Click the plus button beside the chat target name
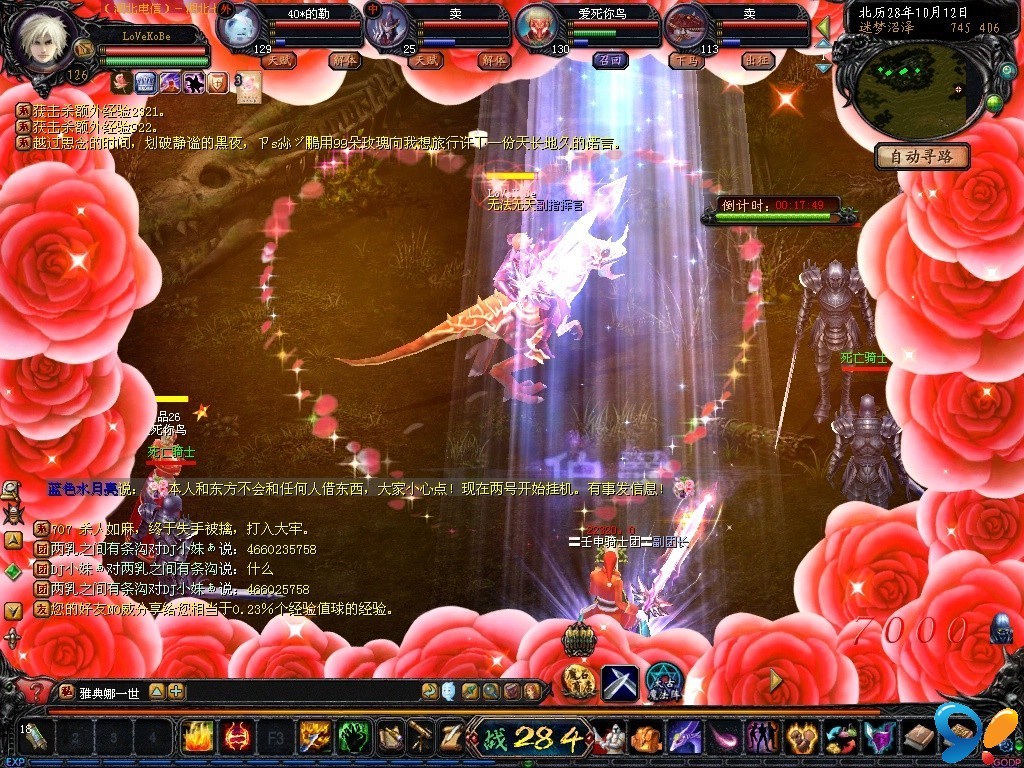The image size is (1024, 768). tap(176, 691)
